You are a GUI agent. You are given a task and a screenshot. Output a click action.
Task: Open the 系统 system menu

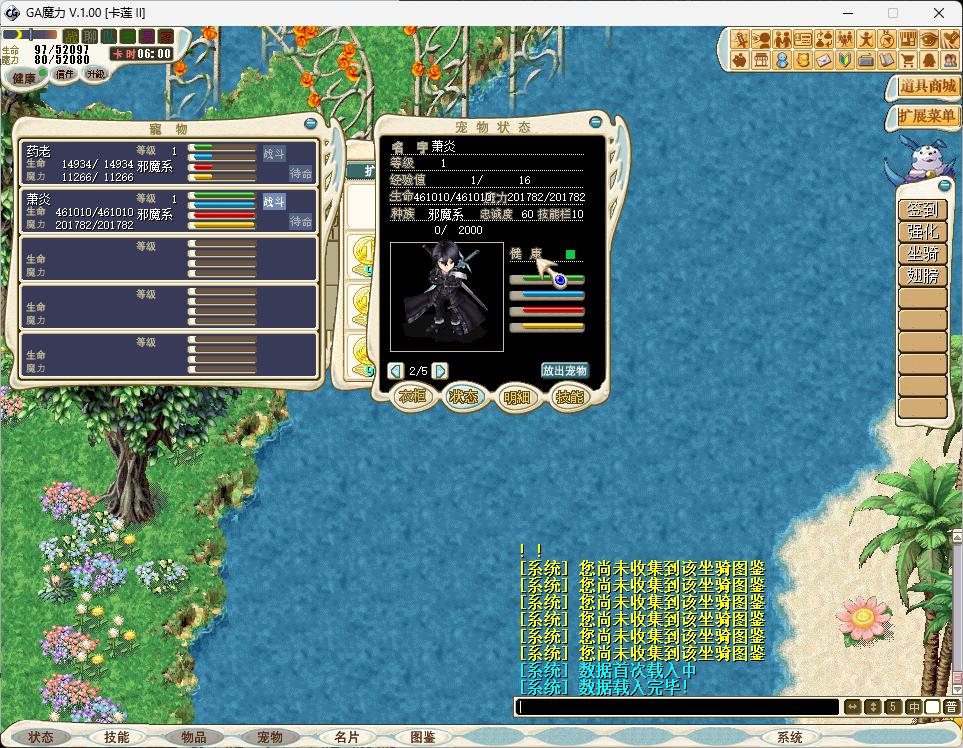pos(790,737)
